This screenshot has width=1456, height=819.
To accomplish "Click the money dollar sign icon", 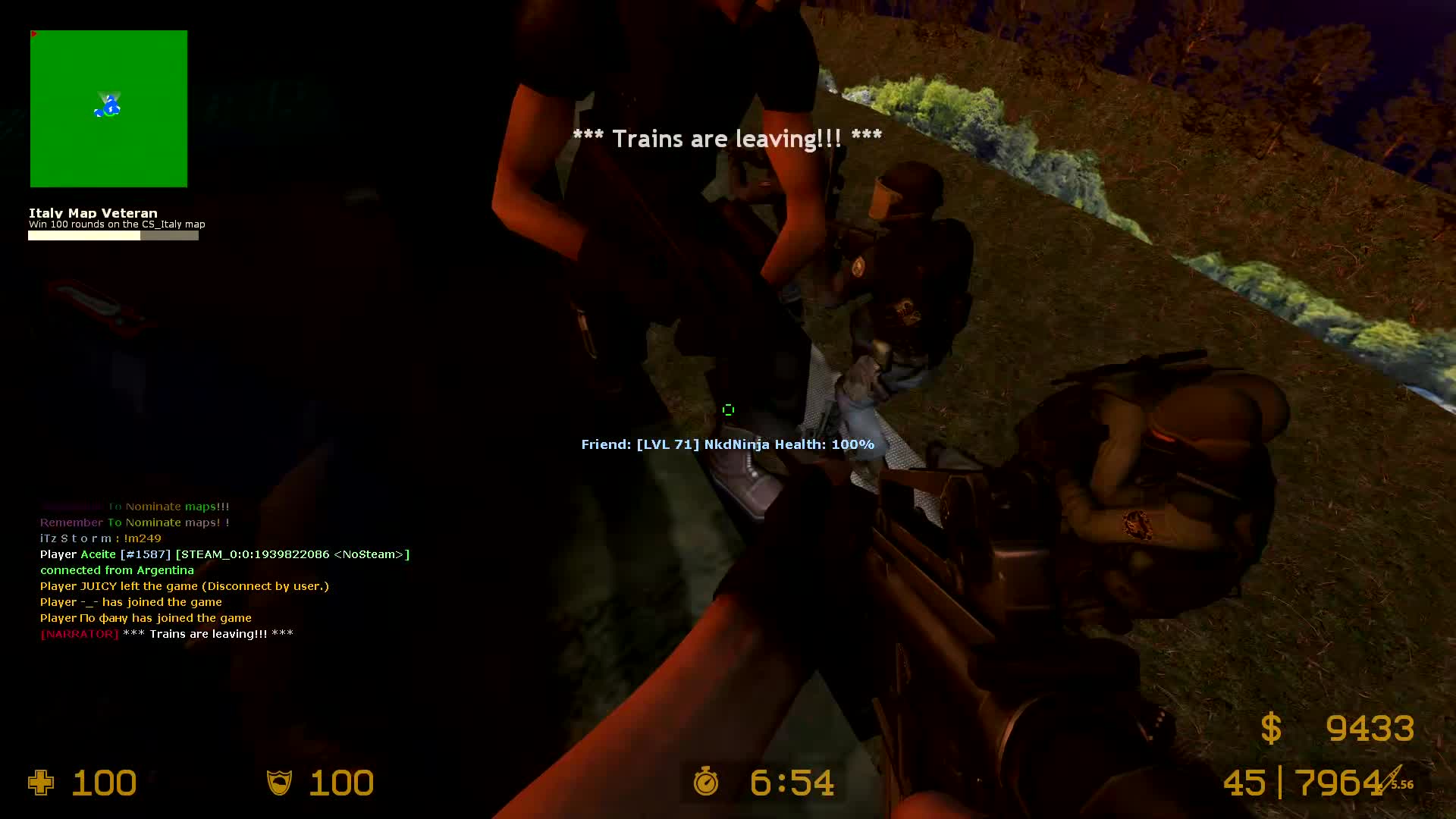I will click(x=1269, y=729).
